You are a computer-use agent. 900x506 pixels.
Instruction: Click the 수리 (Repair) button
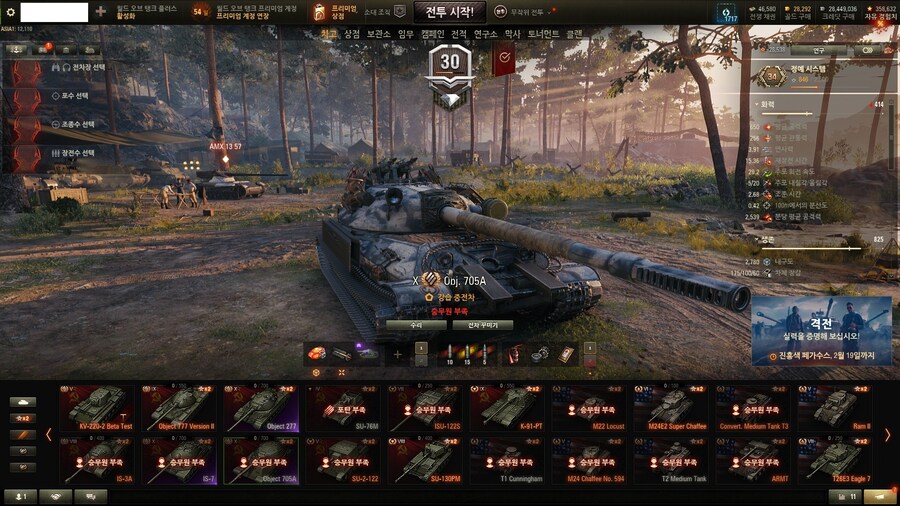click(415, 325)
